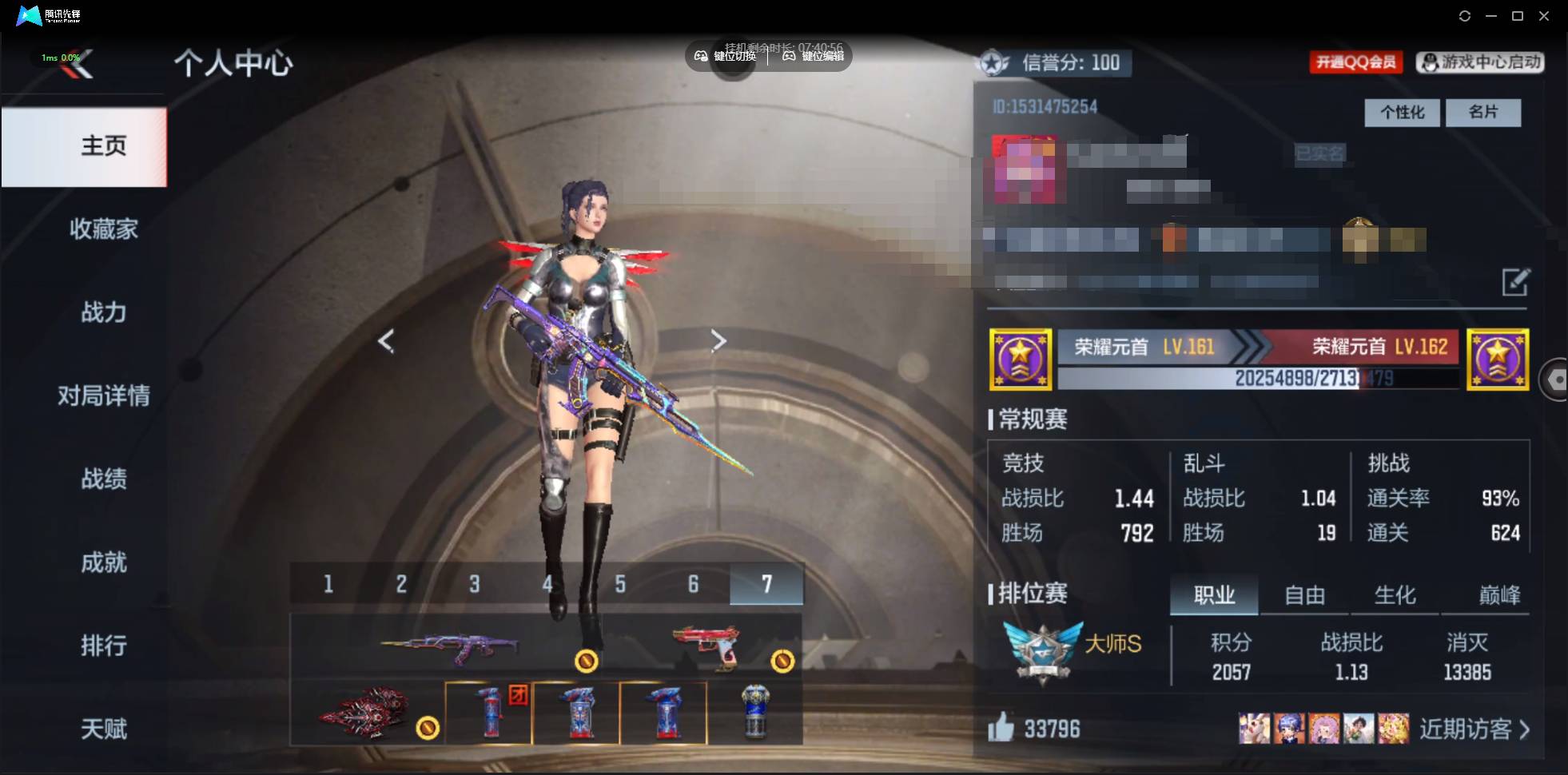Click the refresh icon in the title bar
1568x775 pixels.
1467,15
